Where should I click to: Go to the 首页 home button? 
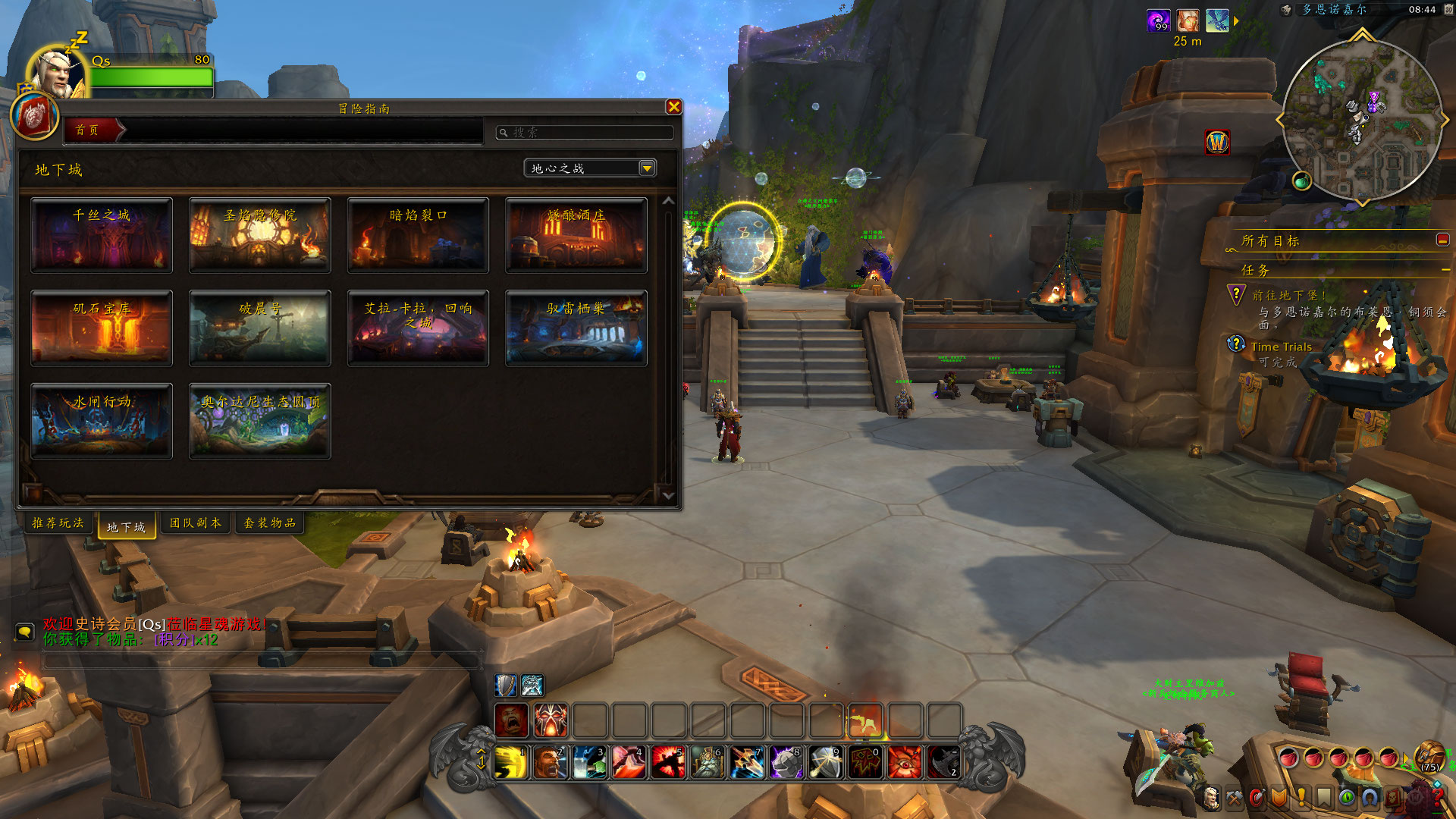pos(88,130)
